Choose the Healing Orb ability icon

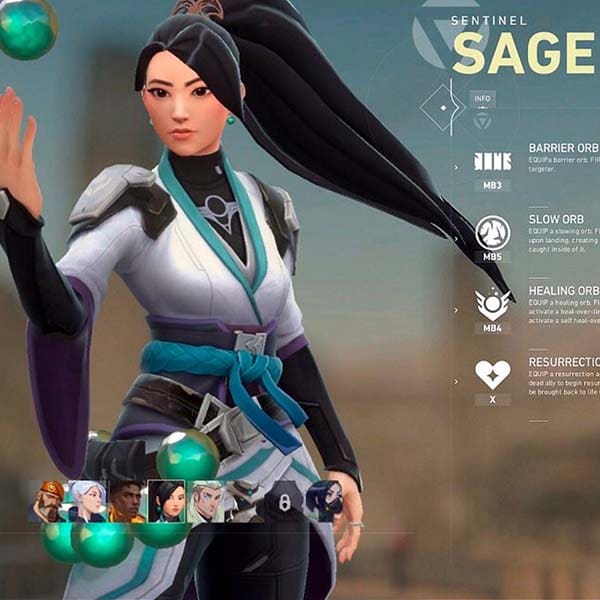492,303
